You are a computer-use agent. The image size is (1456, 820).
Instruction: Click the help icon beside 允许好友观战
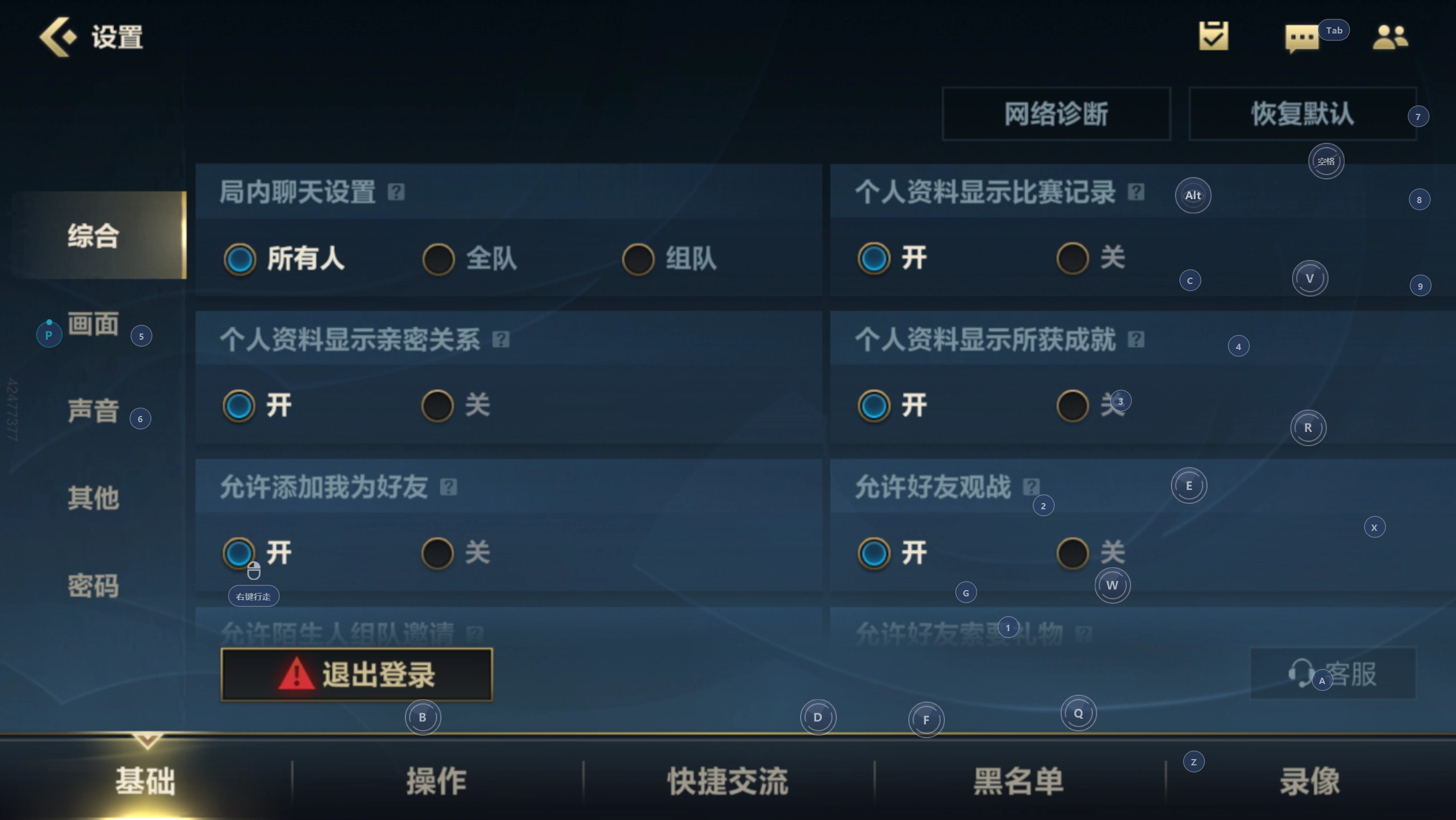coord(1032,488)
